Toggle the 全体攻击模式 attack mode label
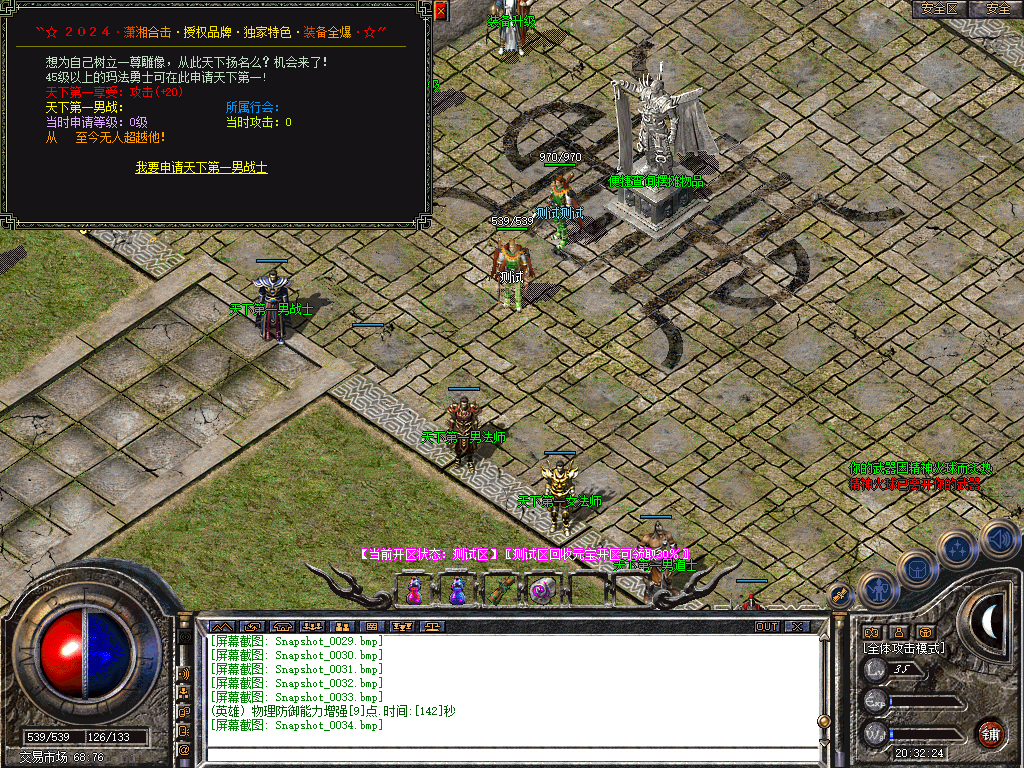Image resolution: width=1024 pixels, height=768 pixels. (x=904, y=648)
